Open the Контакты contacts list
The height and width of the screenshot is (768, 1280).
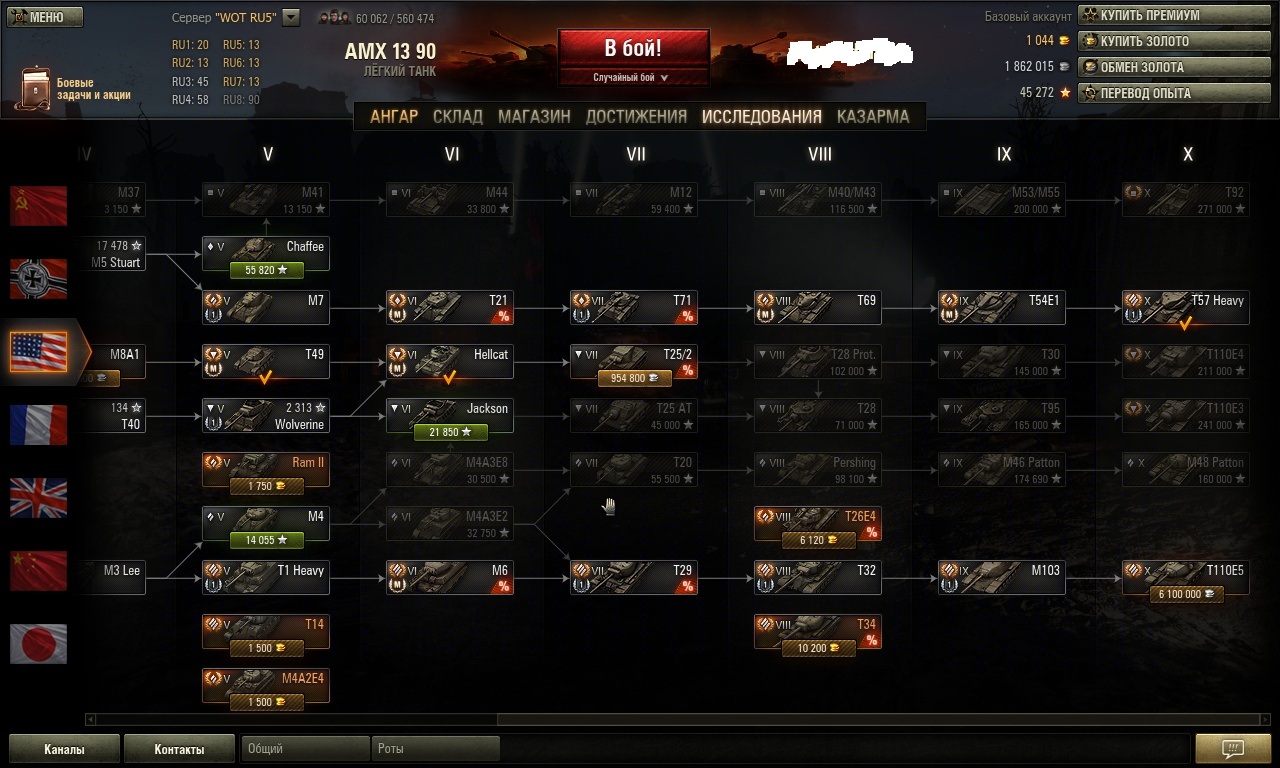tap(179, 749)
